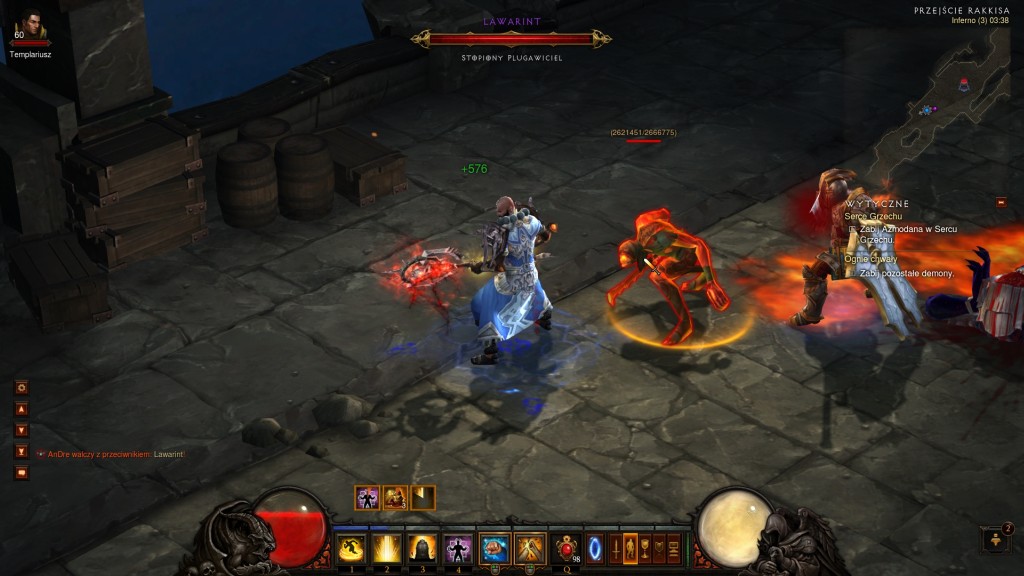Trigger the purple-background figure skill in slot 4
This screenshot has width=1024, height=576.
[458, 548]
